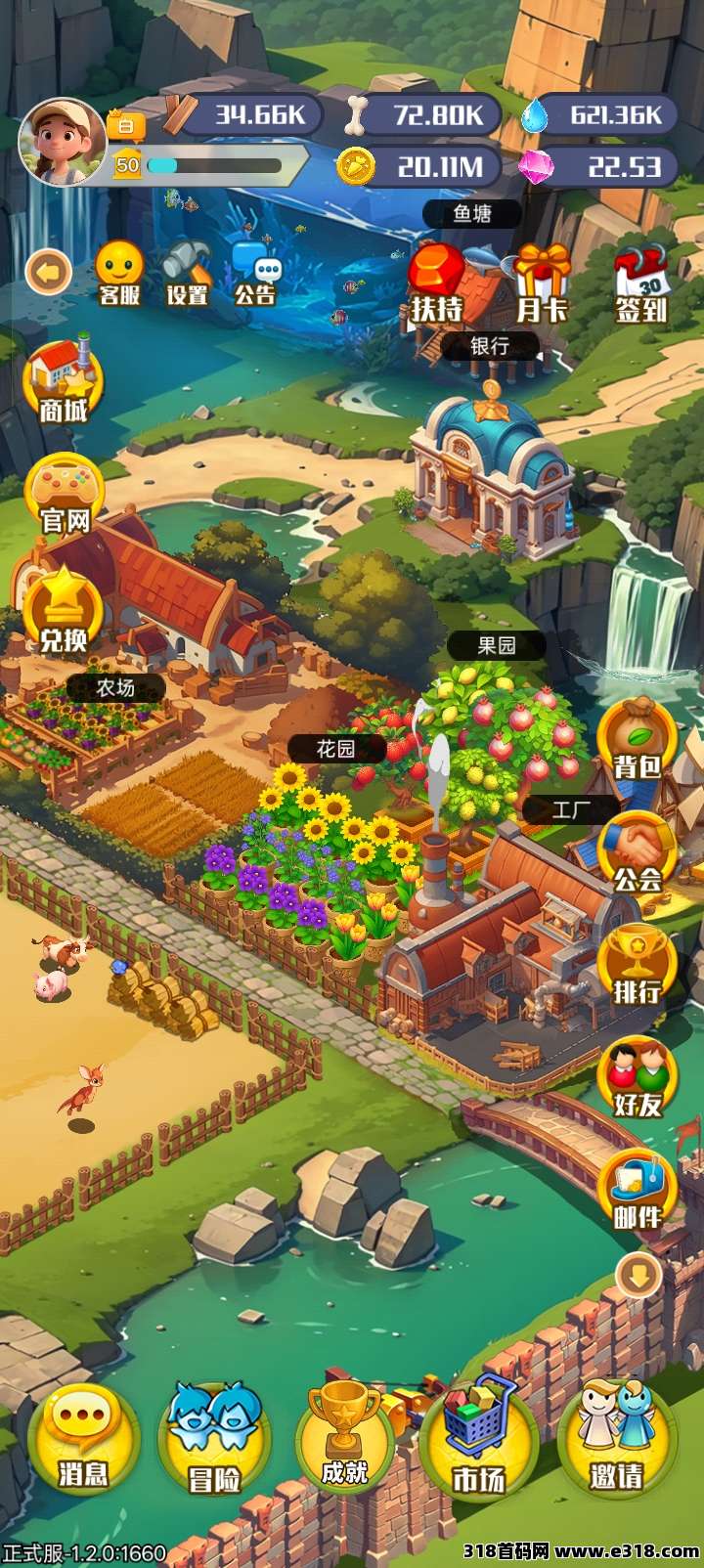Screen dimensions: 704x1568
Task: Open the 月卡 monthly card gift
Action: click(x=542, y=283)
